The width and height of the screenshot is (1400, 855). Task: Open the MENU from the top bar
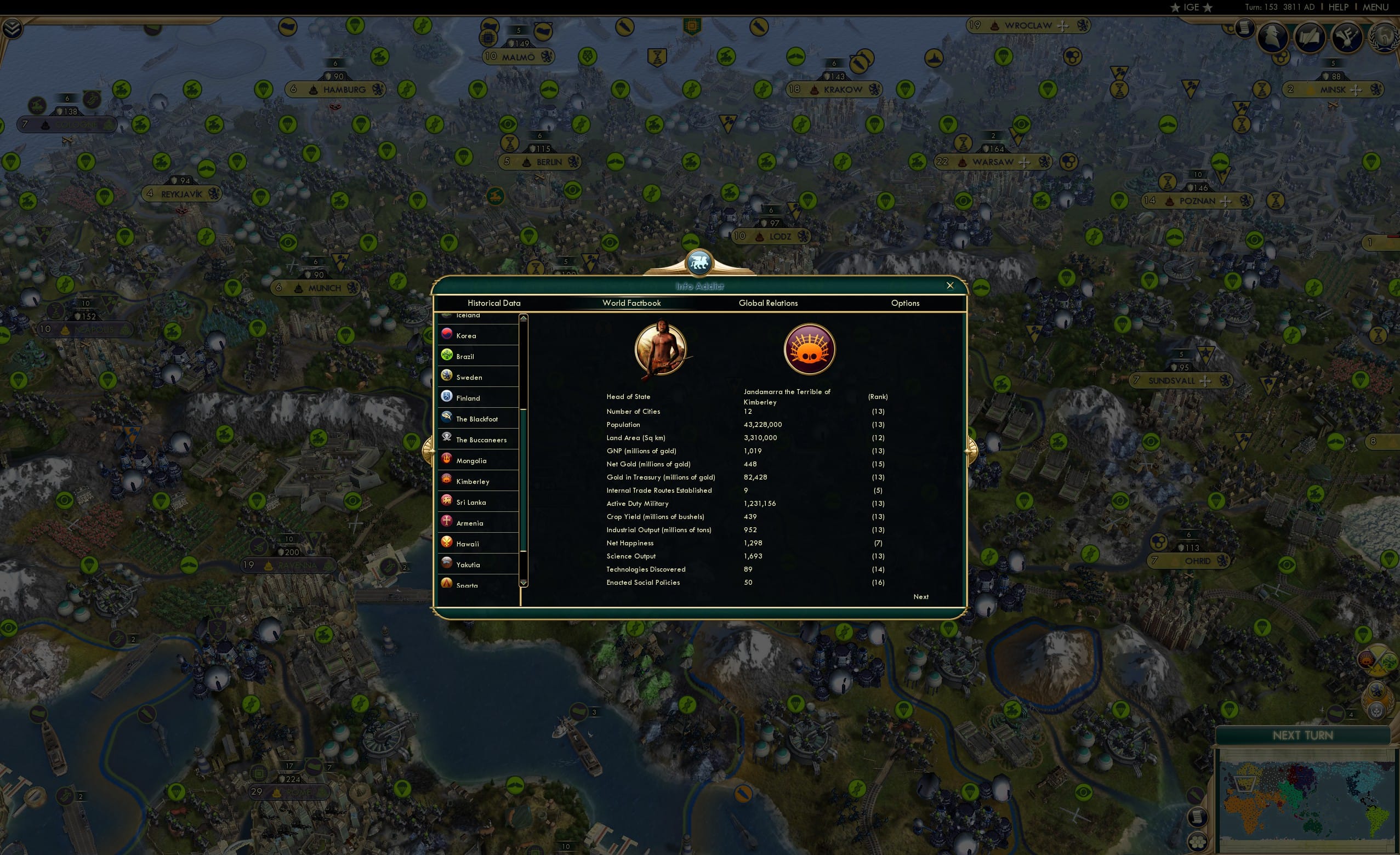tap(1375, 7)
